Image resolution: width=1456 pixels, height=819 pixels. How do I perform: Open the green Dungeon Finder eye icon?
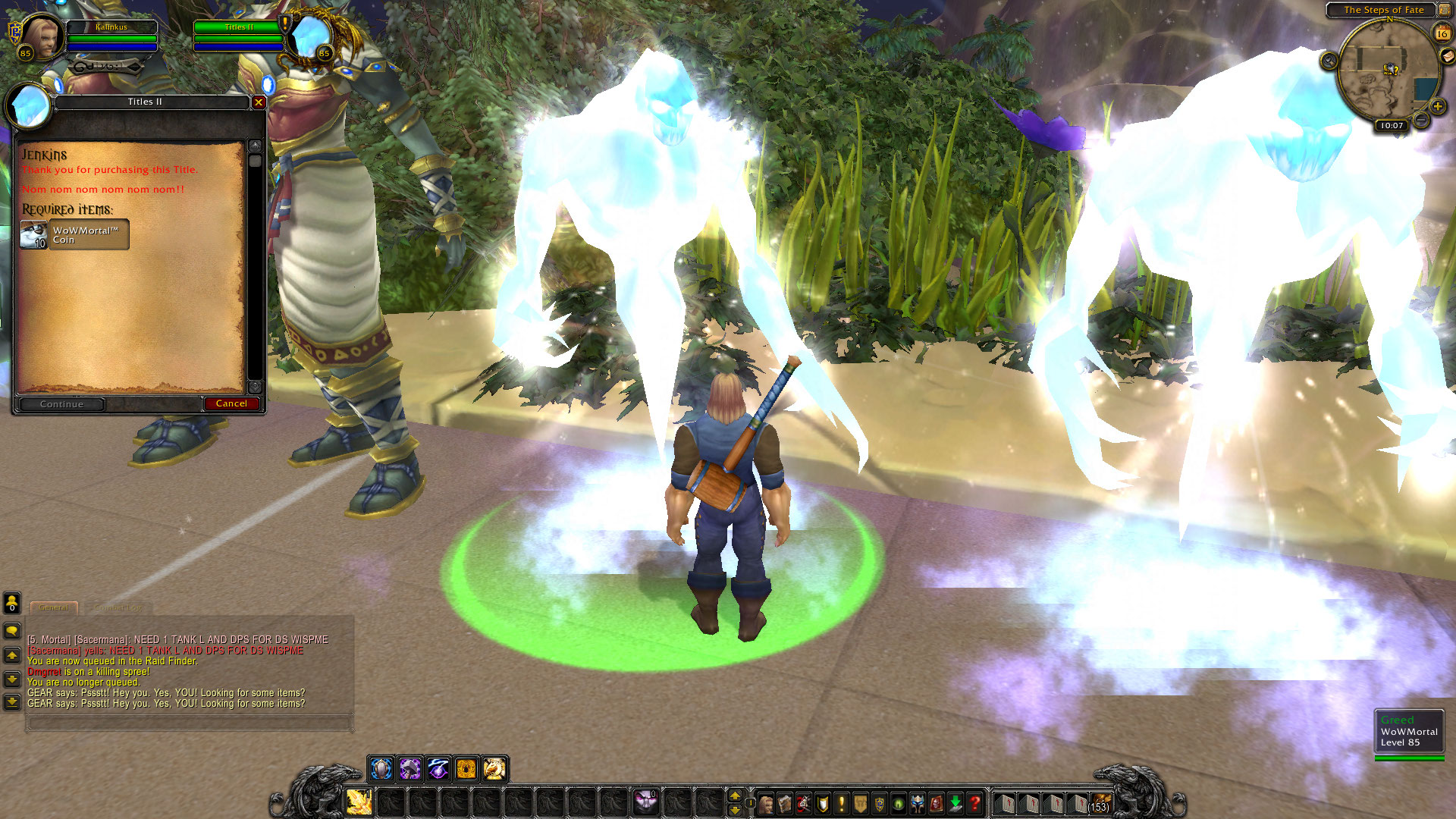[x=898, y=802]
